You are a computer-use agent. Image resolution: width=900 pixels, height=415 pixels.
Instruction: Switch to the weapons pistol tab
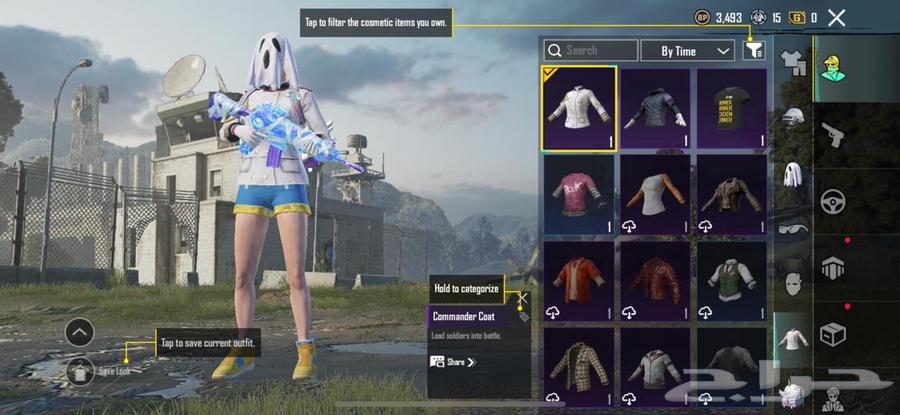click(832, 135)
